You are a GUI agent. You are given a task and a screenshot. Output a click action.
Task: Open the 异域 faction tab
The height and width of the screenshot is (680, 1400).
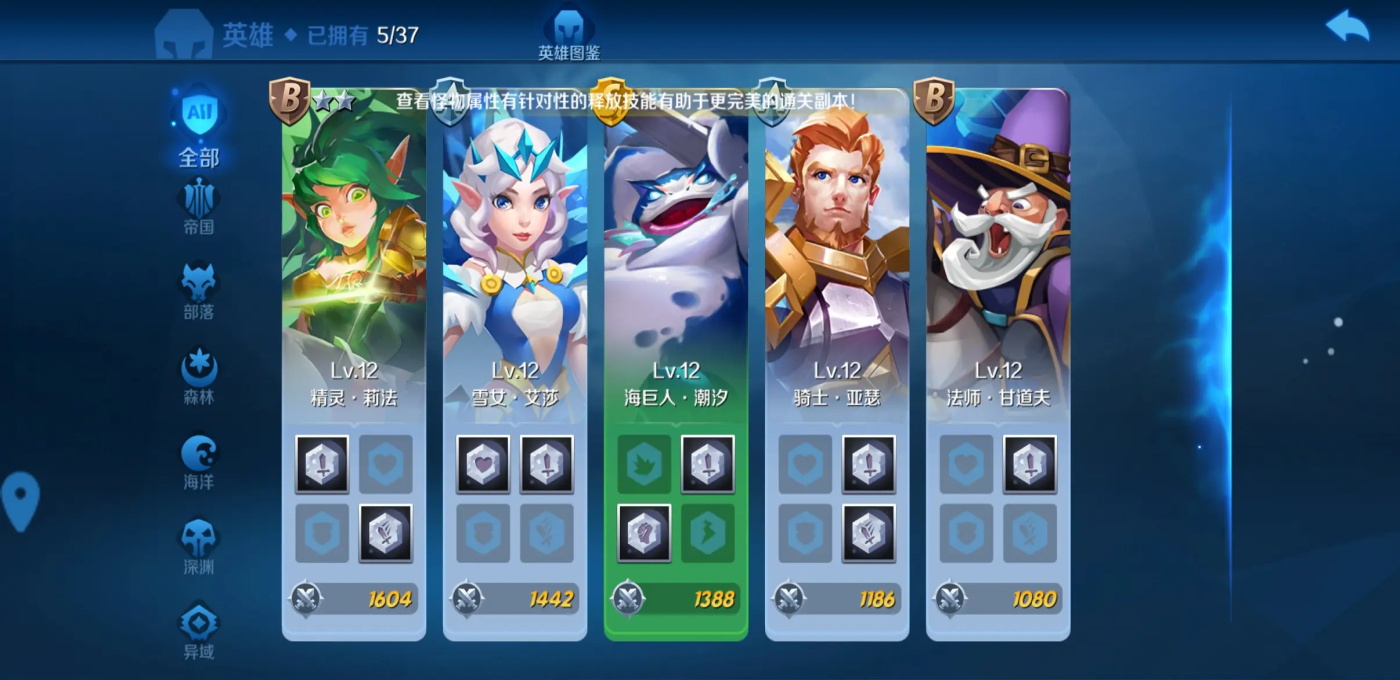click(199, 632)
